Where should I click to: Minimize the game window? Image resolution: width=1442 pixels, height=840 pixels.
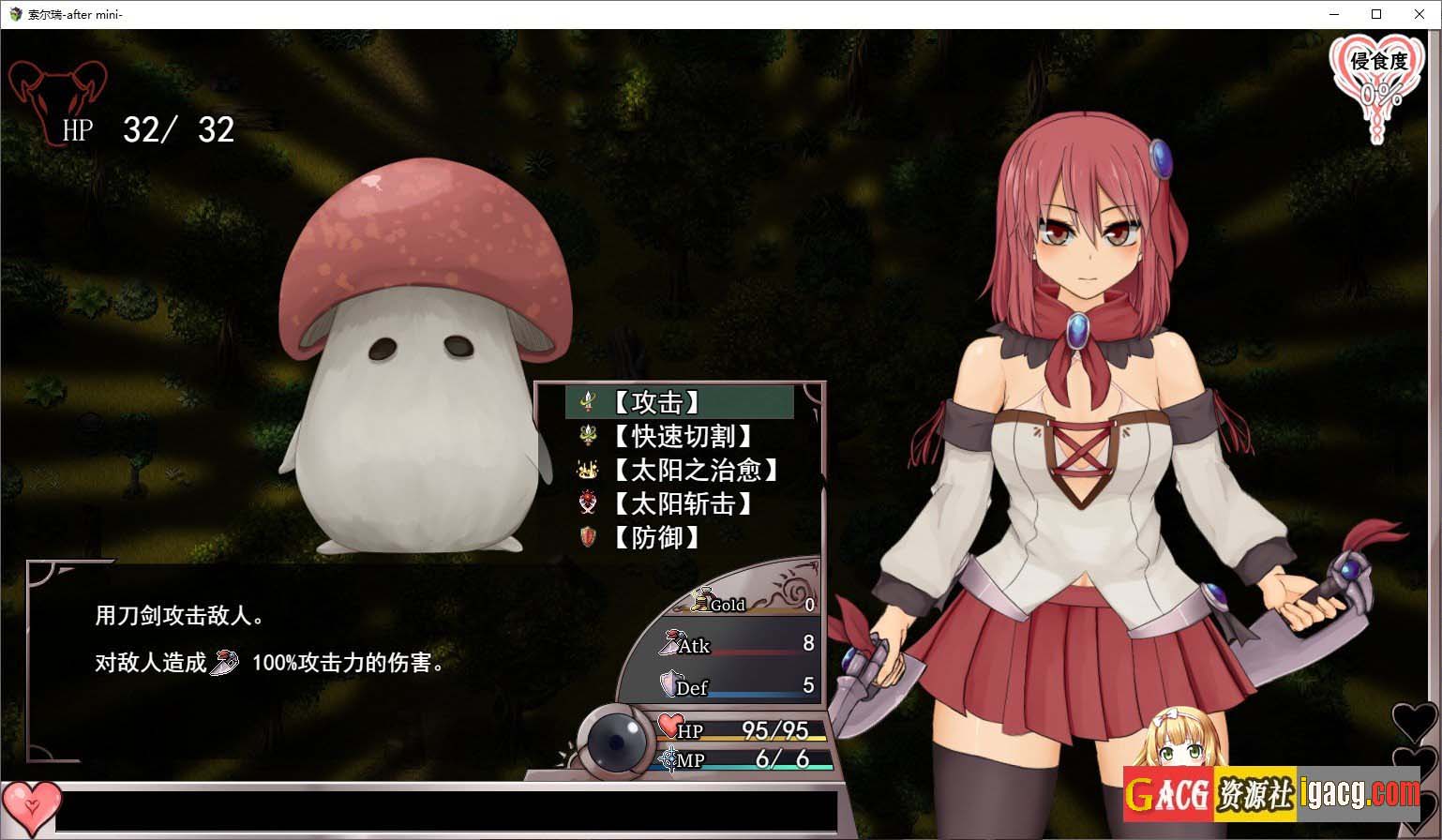1334,14
